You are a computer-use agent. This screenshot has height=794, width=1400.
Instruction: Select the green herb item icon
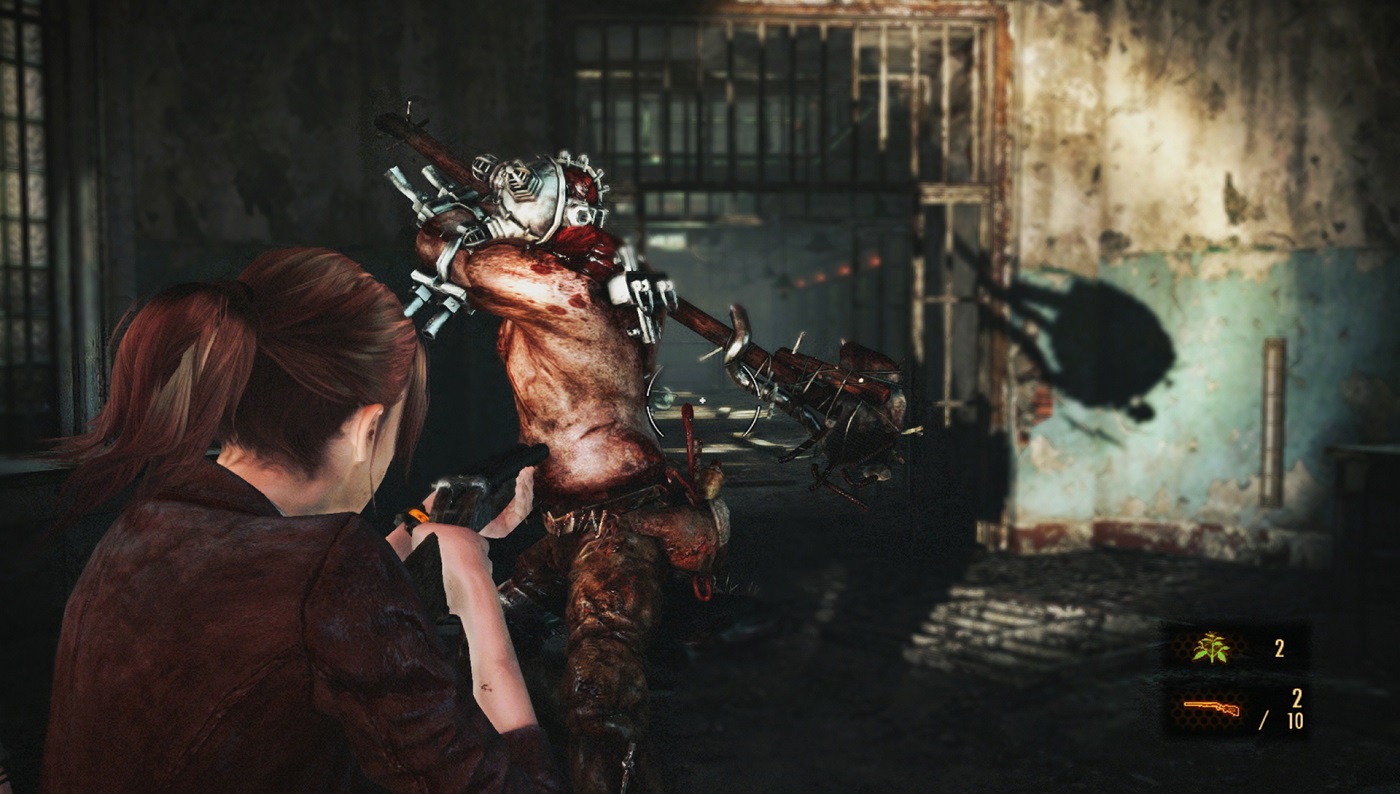click(1210, 648)
